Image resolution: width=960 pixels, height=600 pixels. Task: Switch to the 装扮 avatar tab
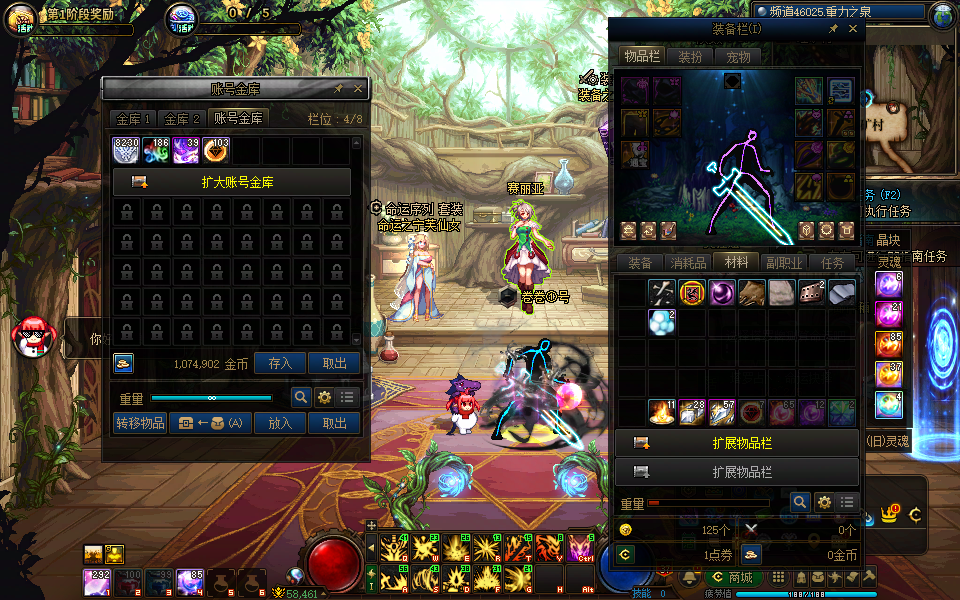point(690,57)
